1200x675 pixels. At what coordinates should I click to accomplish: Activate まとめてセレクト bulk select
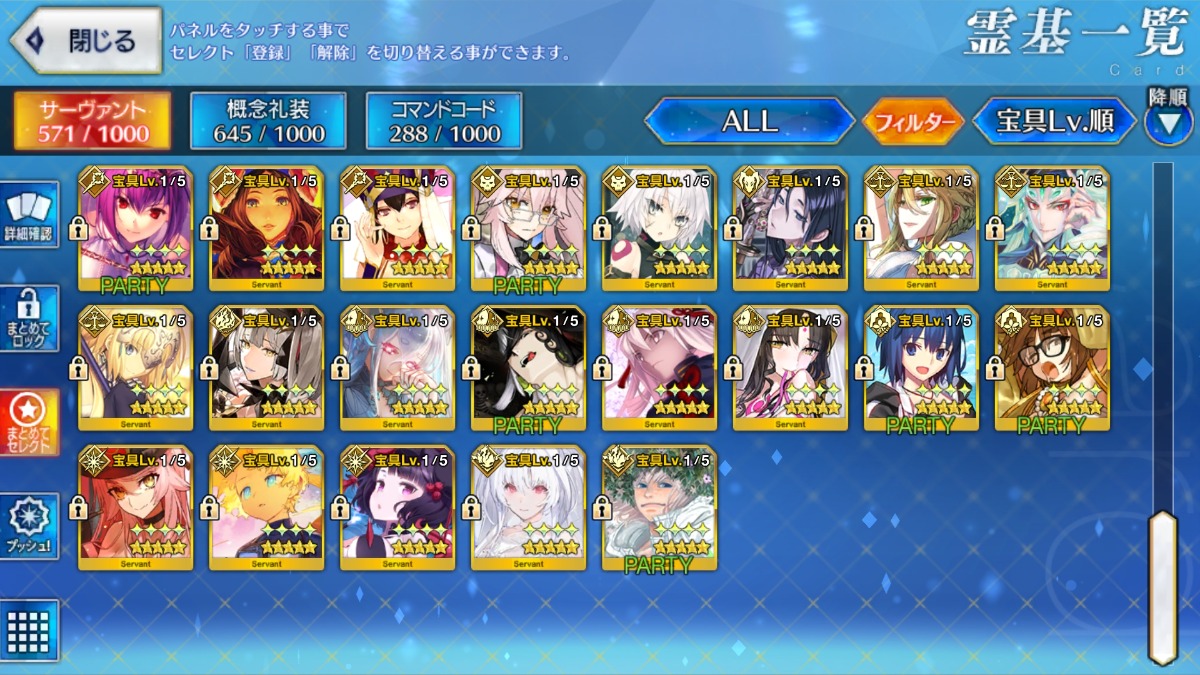28,422
